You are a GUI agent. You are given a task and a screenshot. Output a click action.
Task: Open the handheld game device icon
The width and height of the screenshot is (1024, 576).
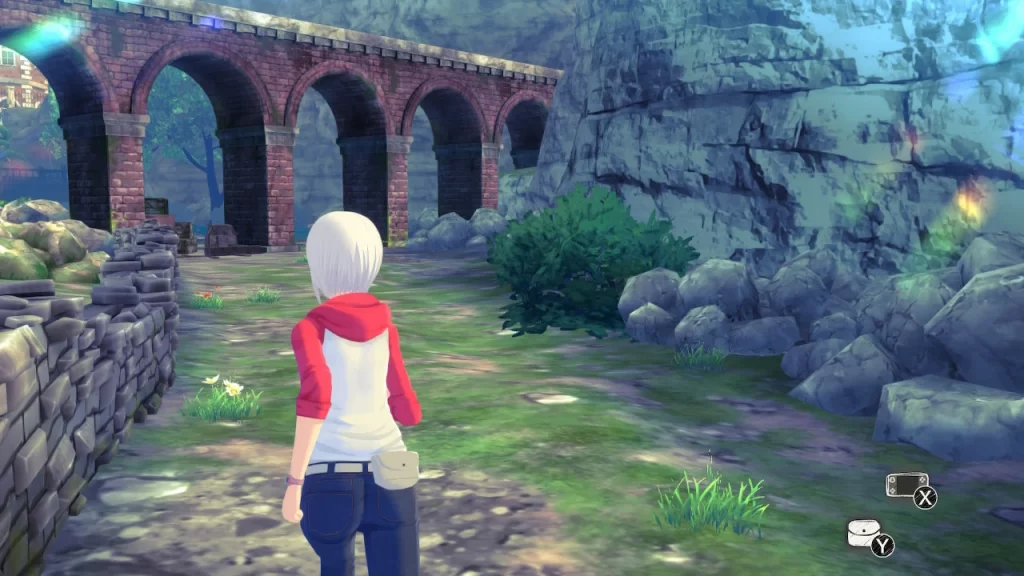(905, 486)
